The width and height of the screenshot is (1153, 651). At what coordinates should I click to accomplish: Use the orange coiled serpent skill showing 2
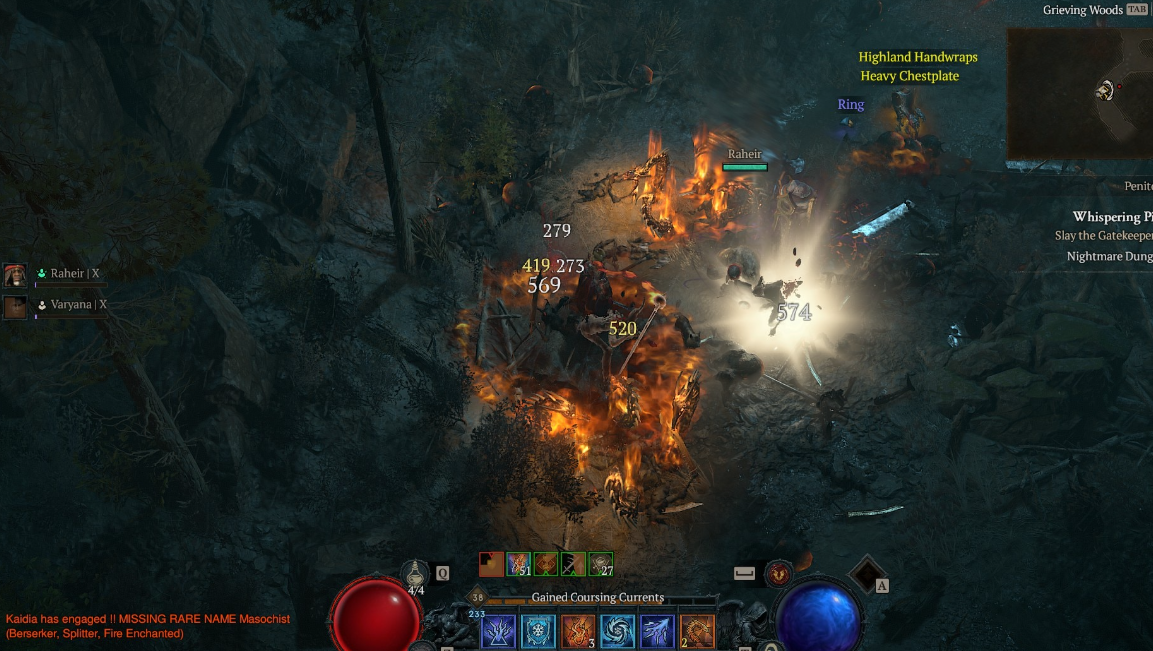(x=698, y=632)
